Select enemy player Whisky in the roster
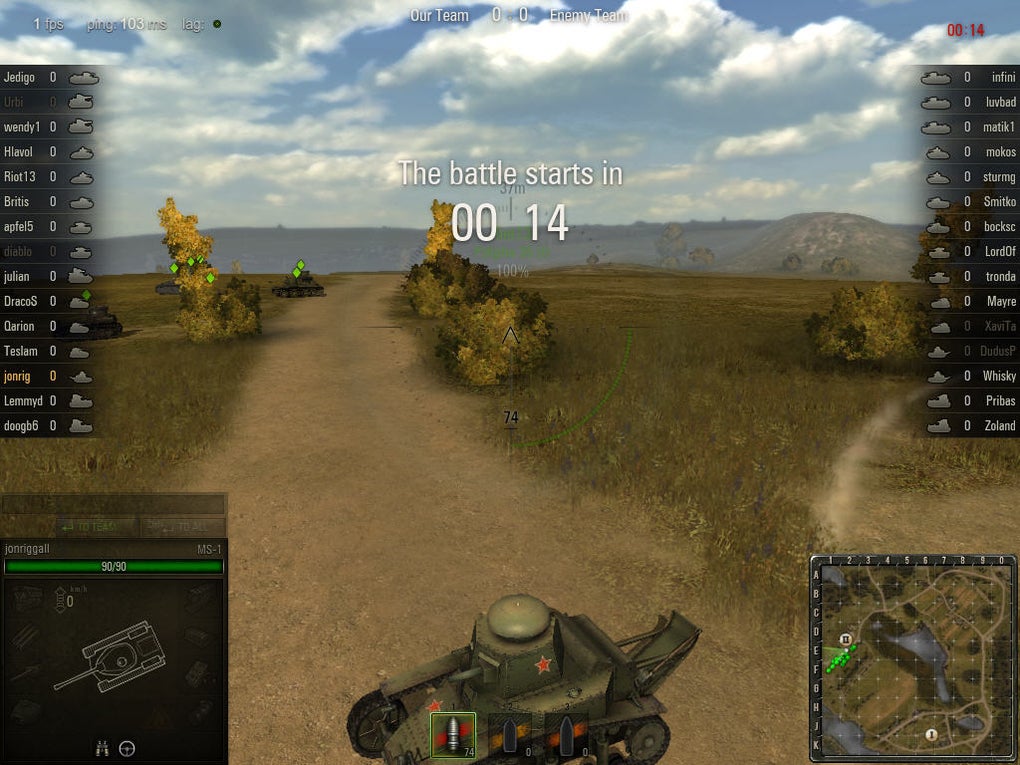This screenshot has width=1020, height=765. point(999,376)
